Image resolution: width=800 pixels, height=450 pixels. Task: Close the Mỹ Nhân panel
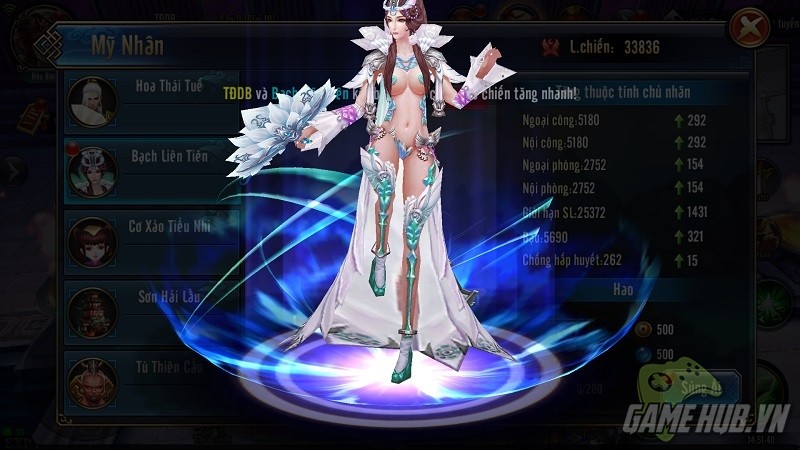tap(747, 29)
